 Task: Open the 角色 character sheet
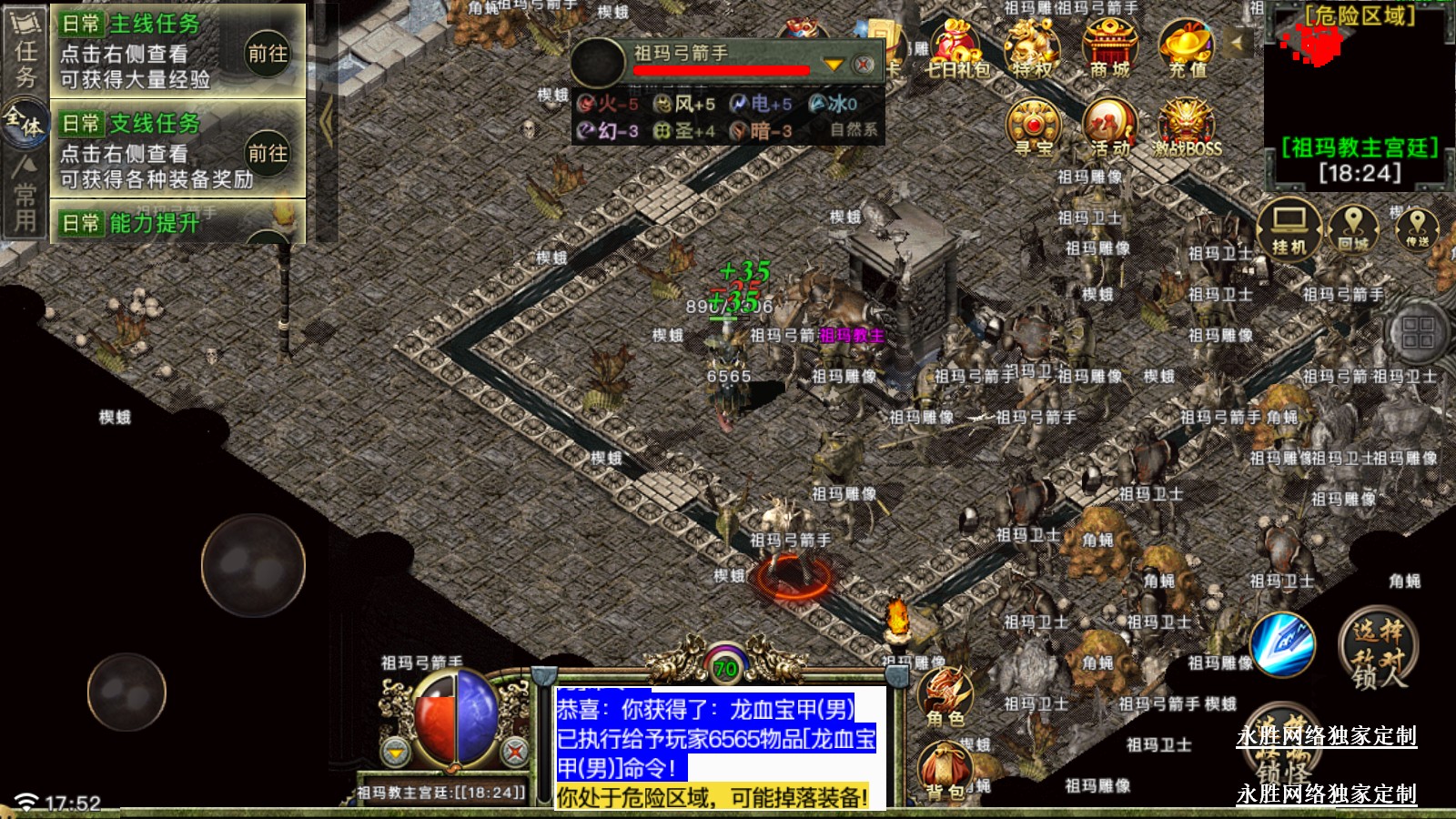tap(945, 697)
